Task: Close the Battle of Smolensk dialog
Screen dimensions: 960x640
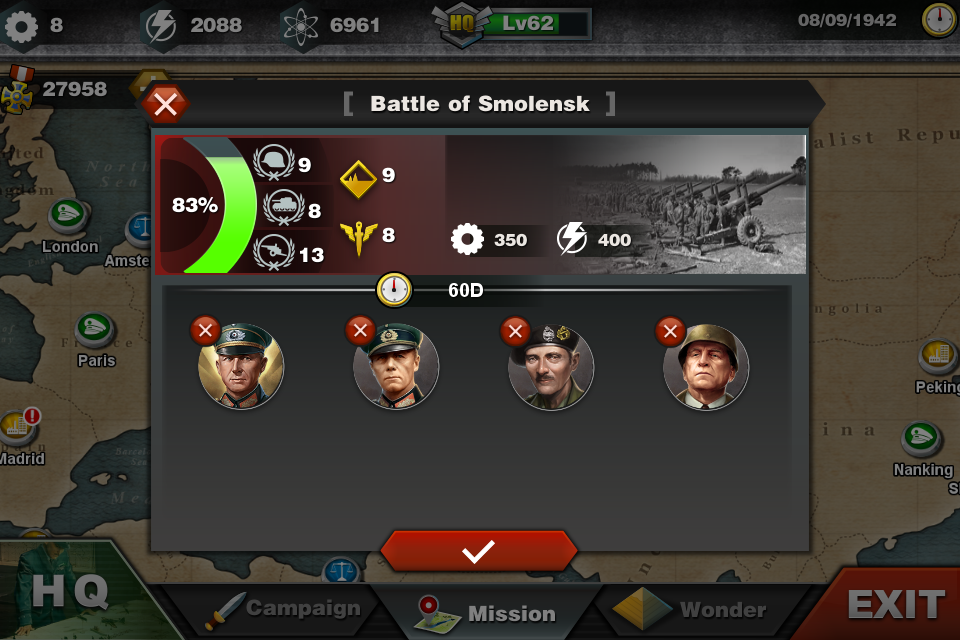Action: click(x=166, y=103)
